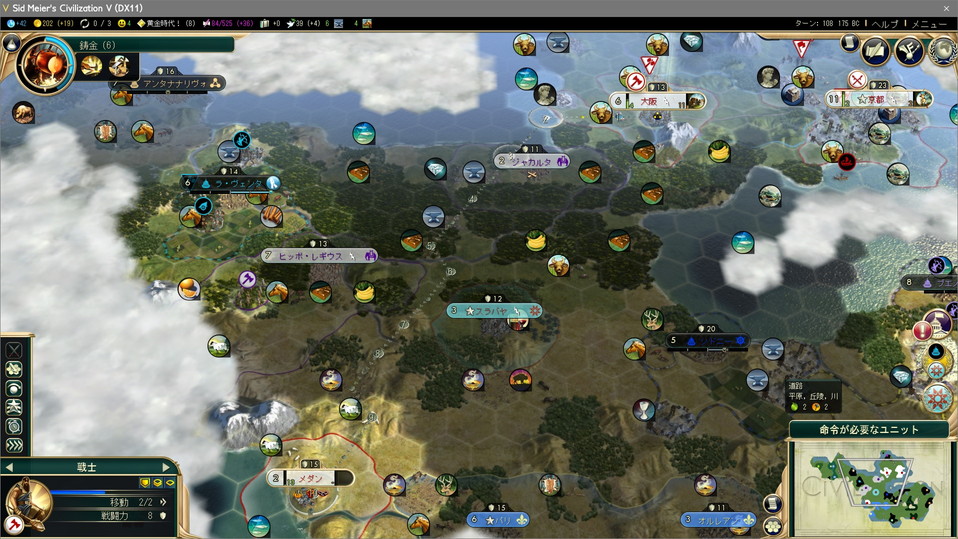The width and height of the screenshot is (958, 539).
Task: Open the ヘルプ help Civilopedia
Action: [885, 23]
